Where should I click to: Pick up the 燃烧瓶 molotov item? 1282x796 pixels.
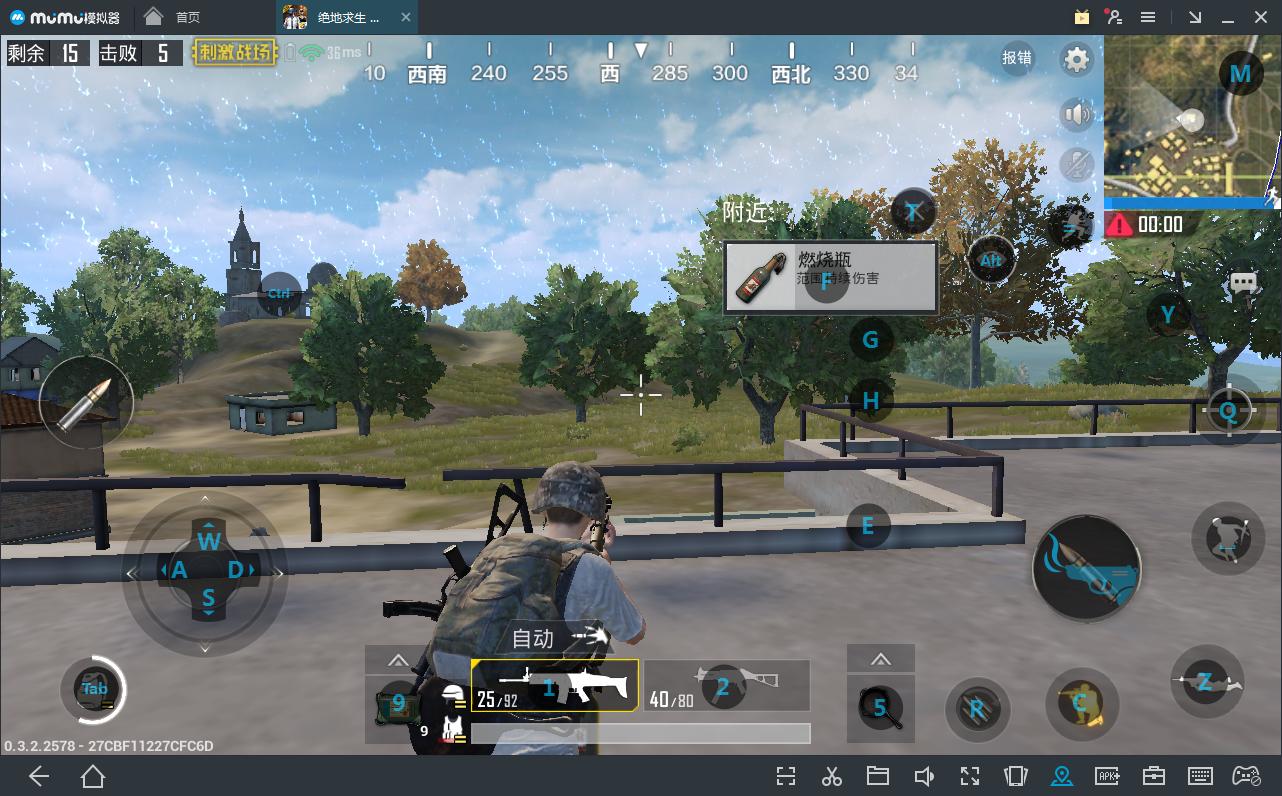(x=830, y=277)
